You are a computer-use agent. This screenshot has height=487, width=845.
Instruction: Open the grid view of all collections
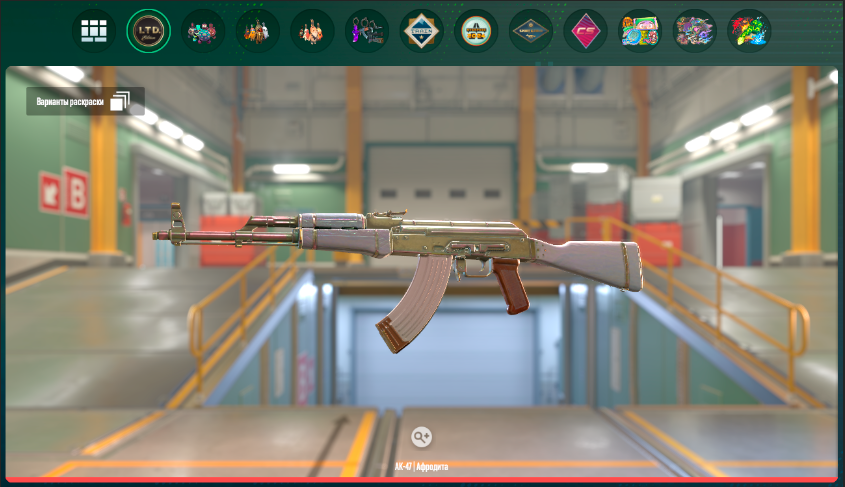[94, 32]
